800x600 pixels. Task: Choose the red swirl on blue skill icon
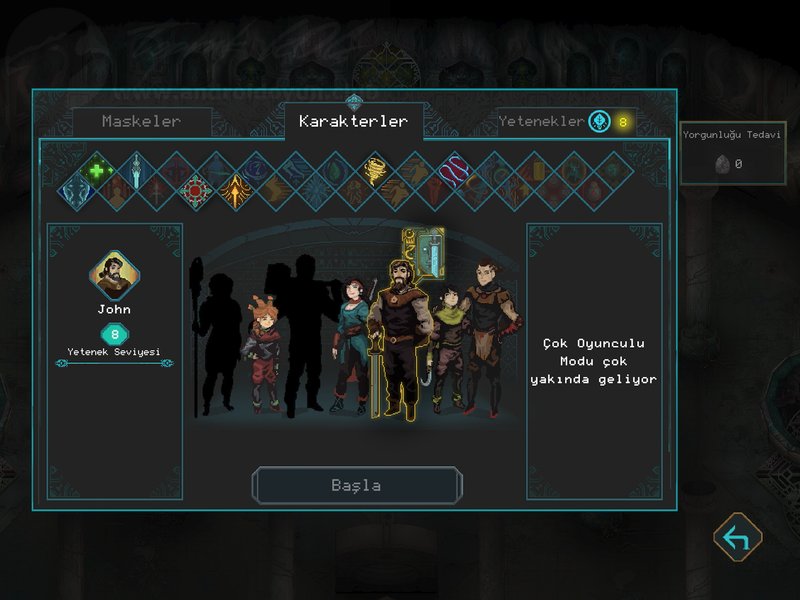(x=455, y=171)
